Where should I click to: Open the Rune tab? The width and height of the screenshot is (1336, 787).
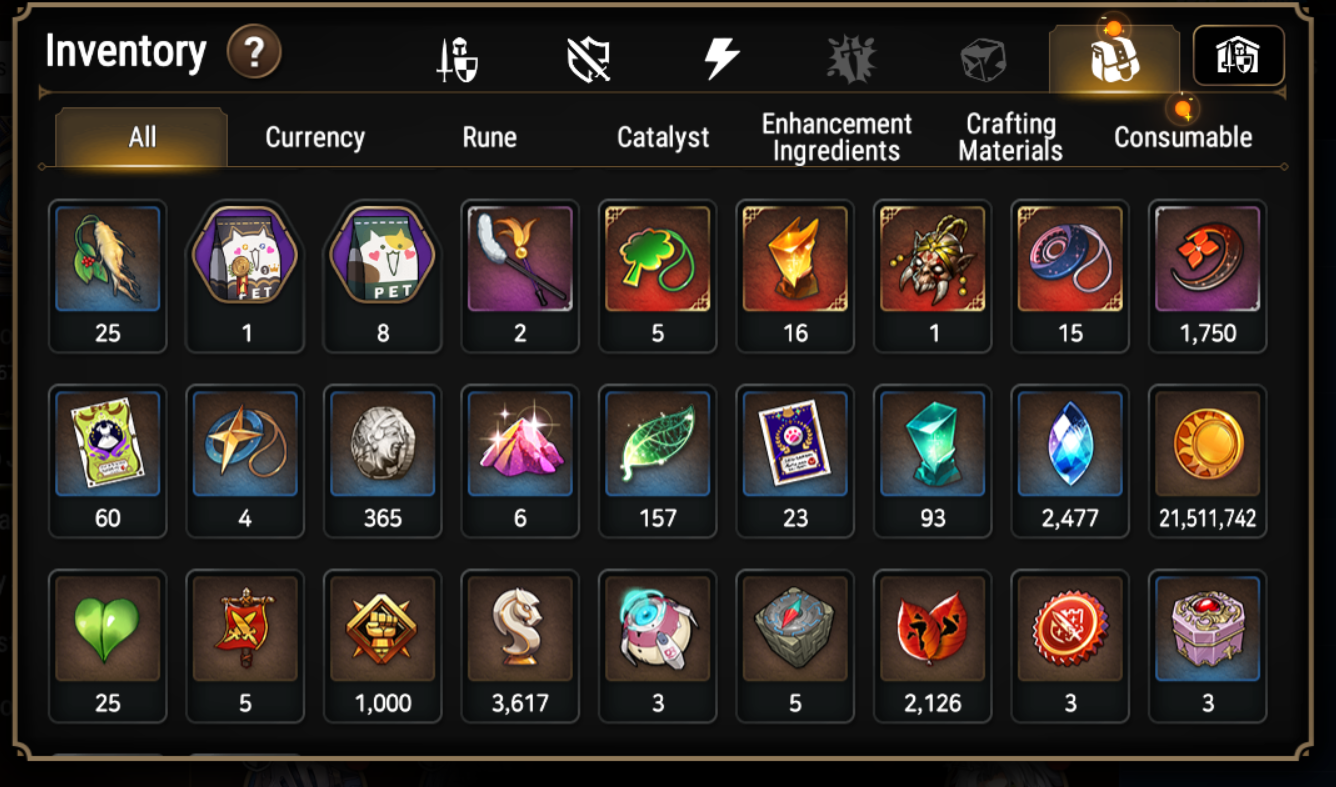pyautogui.click(x=489, y=137)
